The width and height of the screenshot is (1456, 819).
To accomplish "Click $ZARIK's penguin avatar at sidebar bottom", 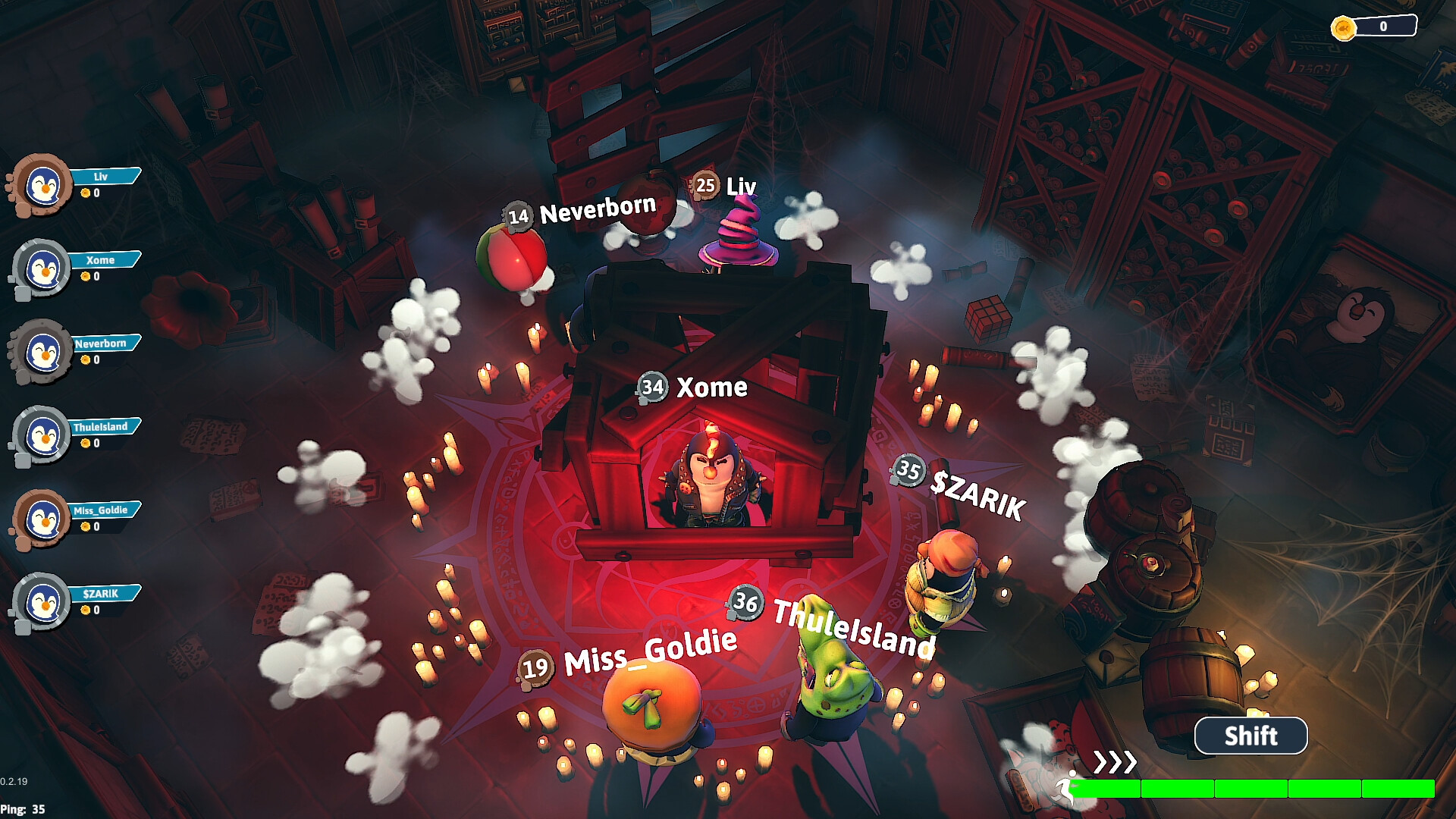I will 42,603.
